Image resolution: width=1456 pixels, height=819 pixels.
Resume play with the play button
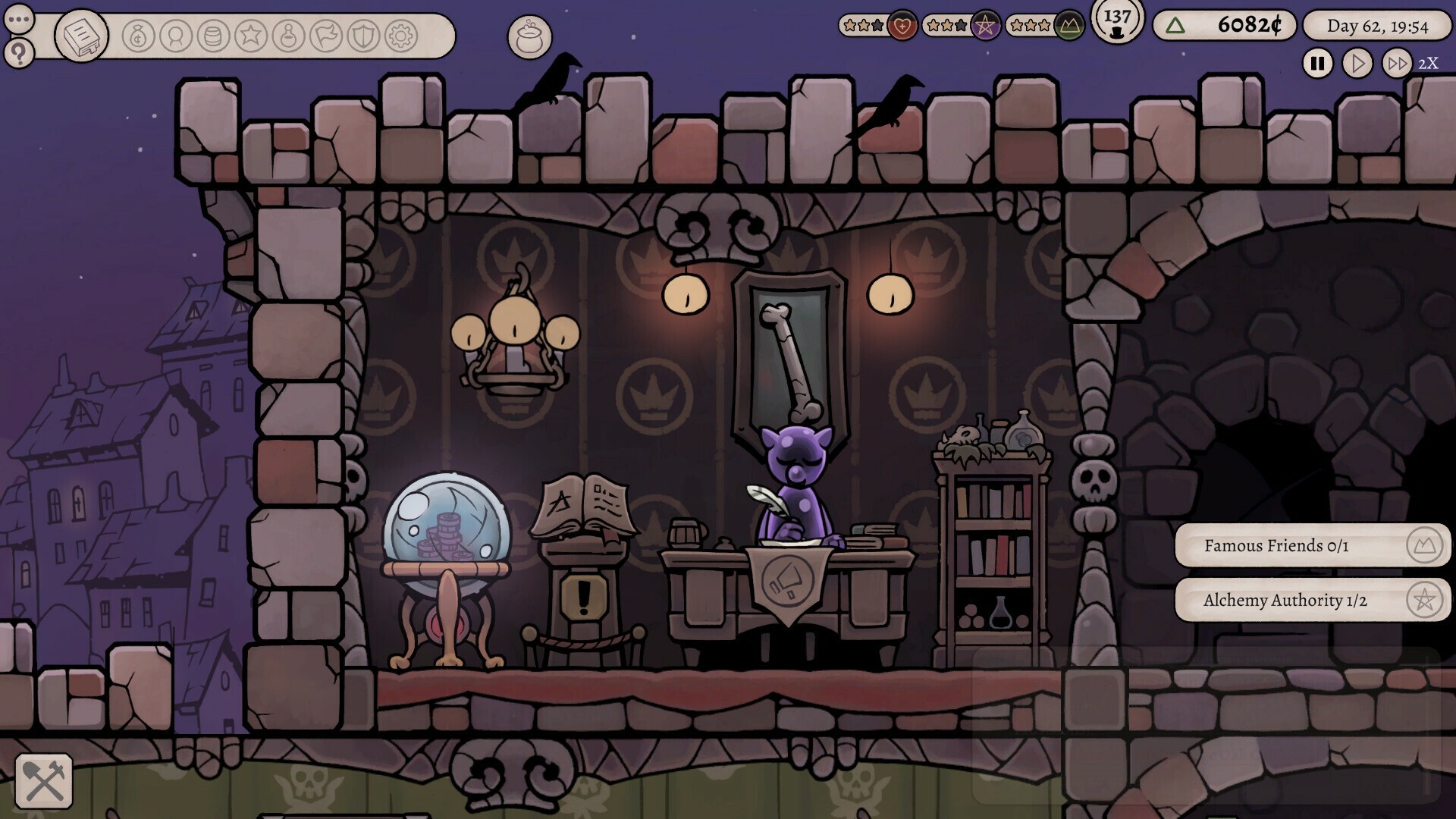(1357, 64)
